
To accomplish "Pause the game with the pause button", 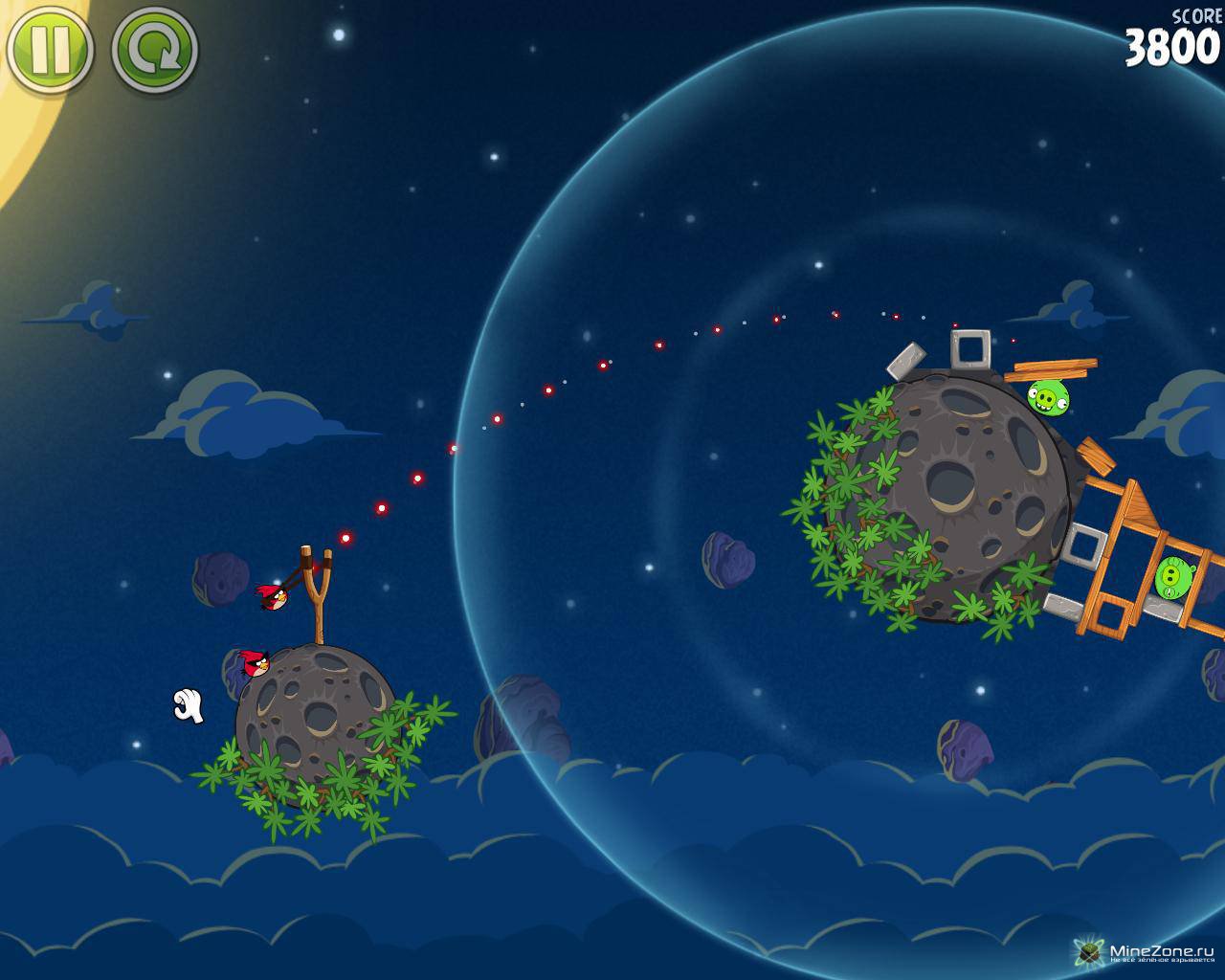I will tap(48, 48).
